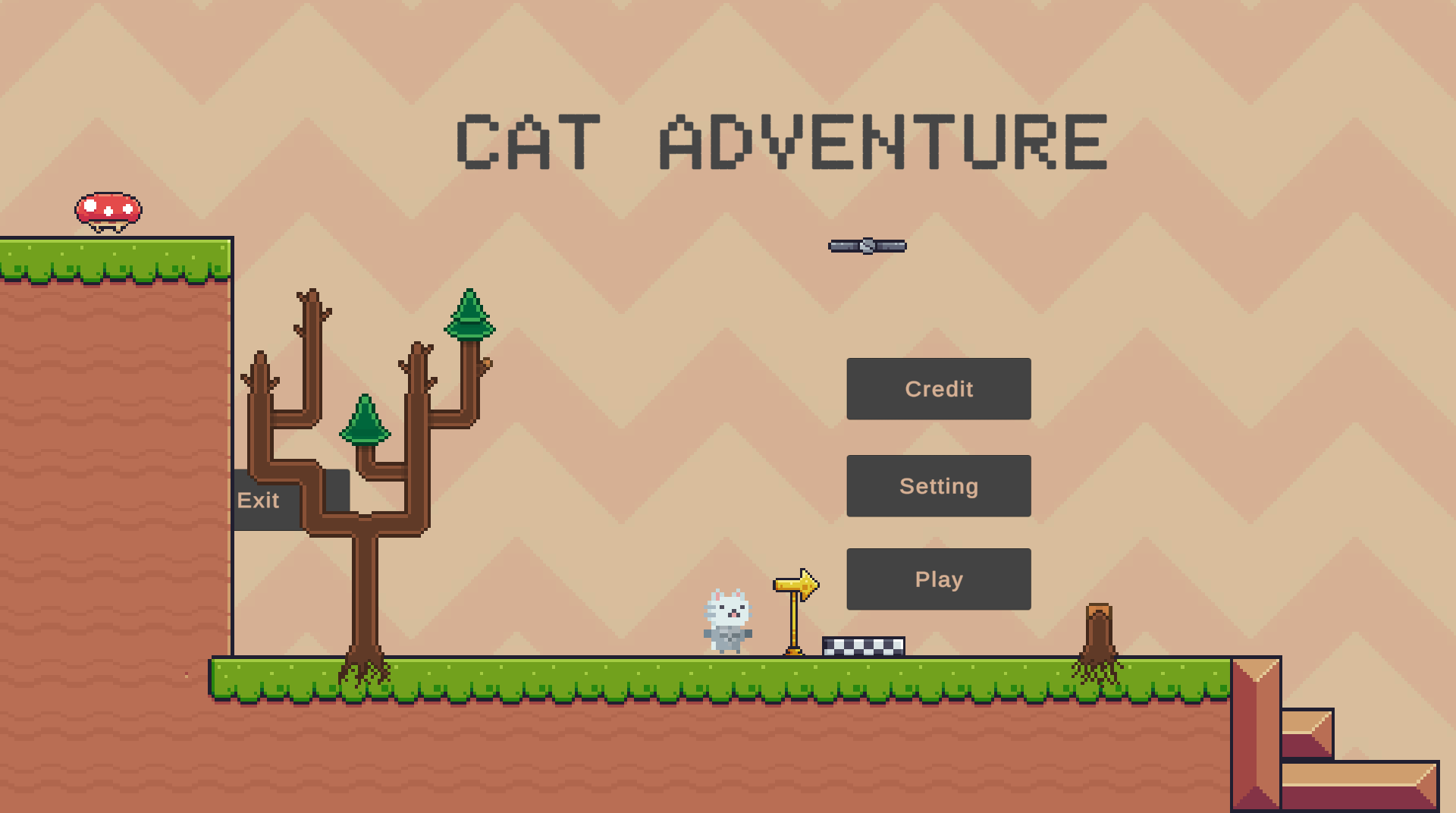The image size is (1456, 813).
Task: Click the small pine tree on the branch
Action: [366, 421]
